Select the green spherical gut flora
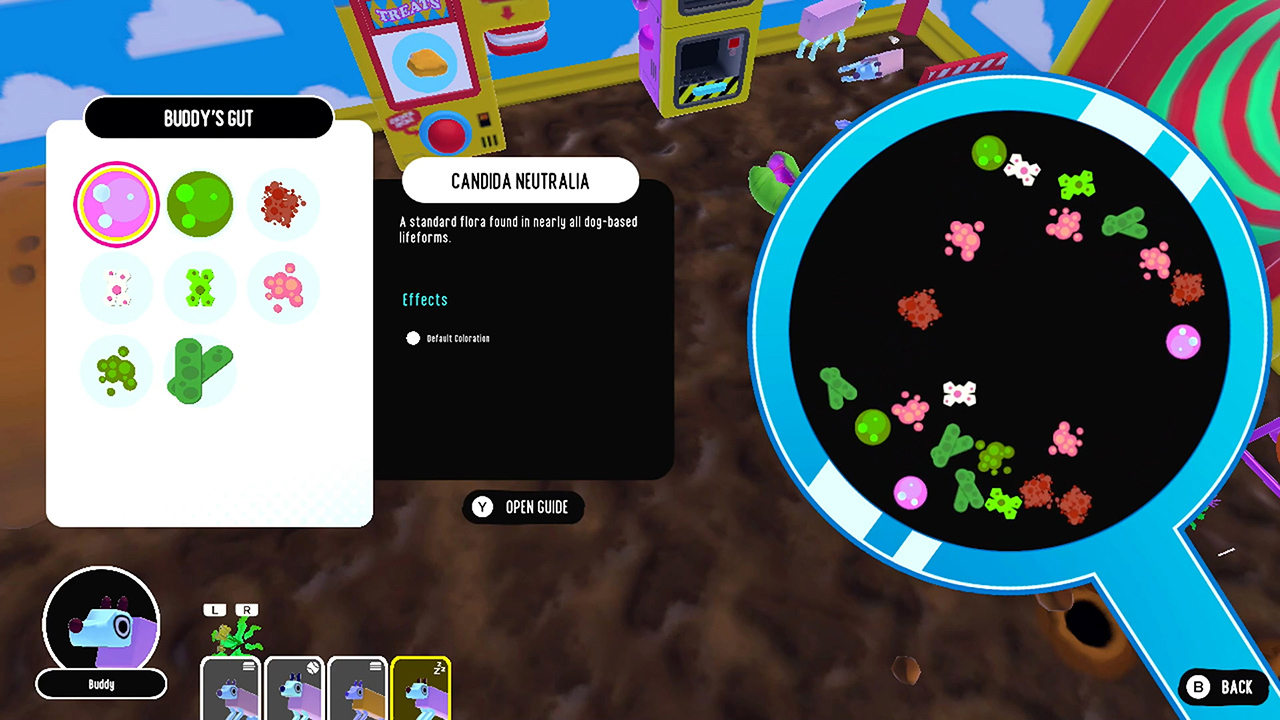Screen dimensions: 1280x720 click(200, 204)
